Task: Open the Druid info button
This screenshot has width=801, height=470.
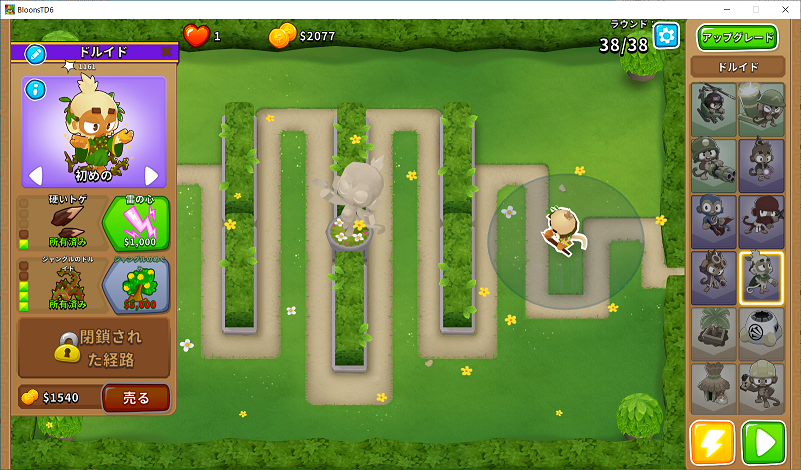Action: coord(36,90)
